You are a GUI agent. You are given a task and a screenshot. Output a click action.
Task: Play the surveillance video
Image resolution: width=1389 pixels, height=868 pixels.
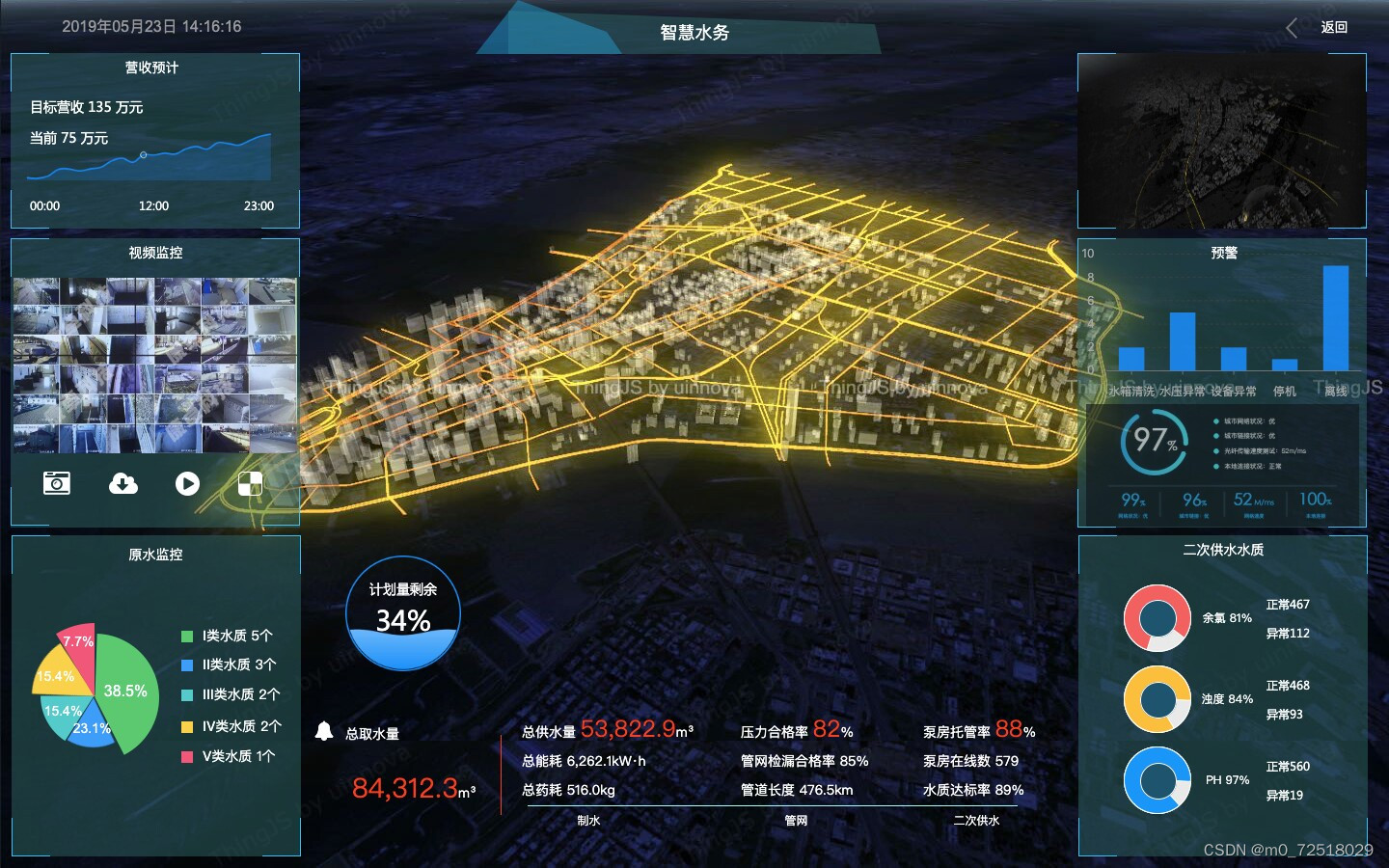[x=187, y=483]
